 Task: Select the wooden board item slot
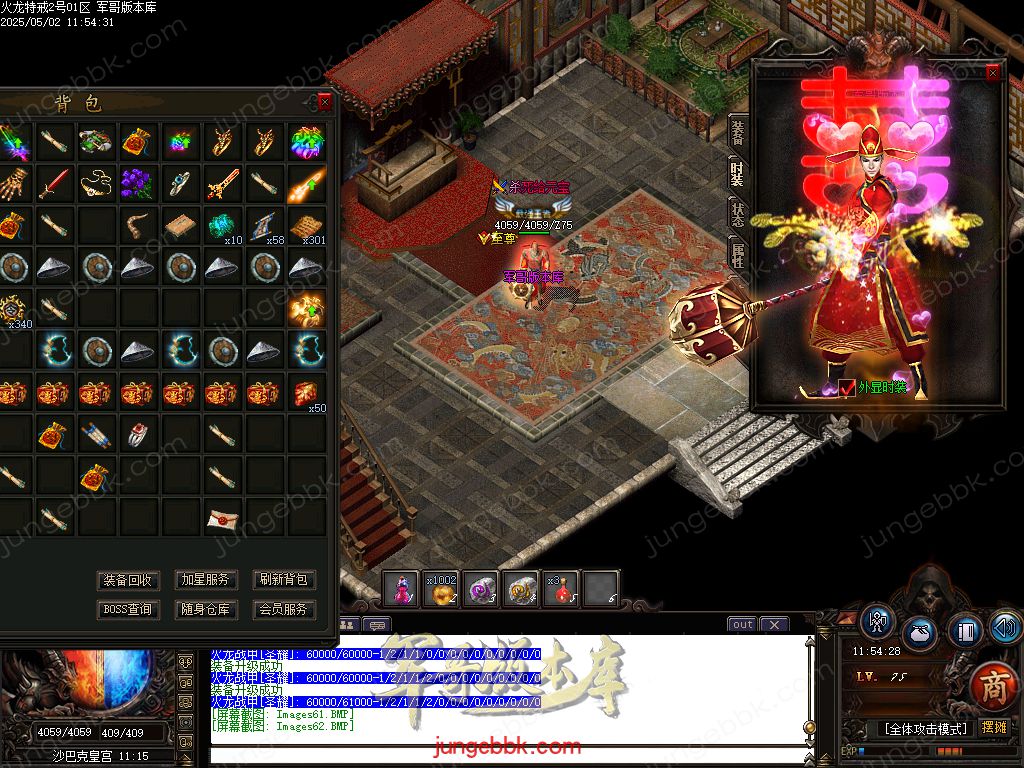[180, 225]
